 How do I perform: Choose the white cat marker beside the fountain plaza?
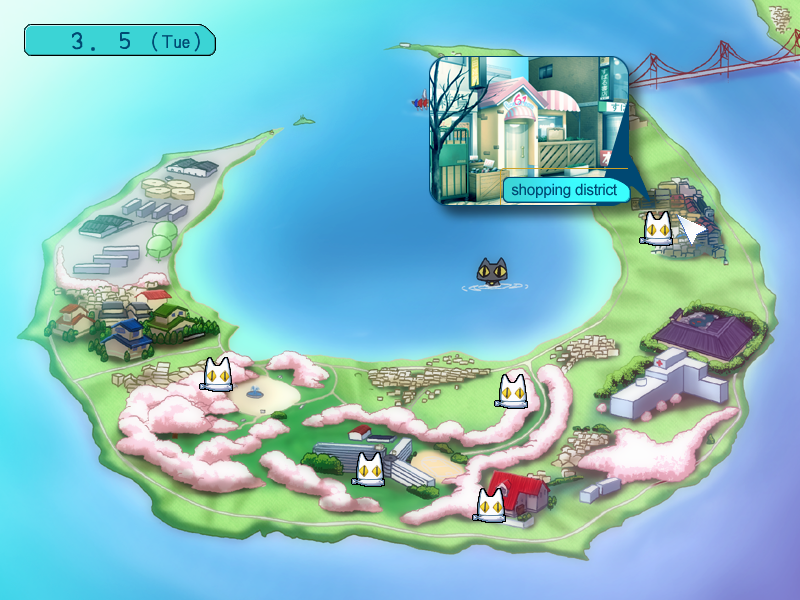(x=218, y=374)
